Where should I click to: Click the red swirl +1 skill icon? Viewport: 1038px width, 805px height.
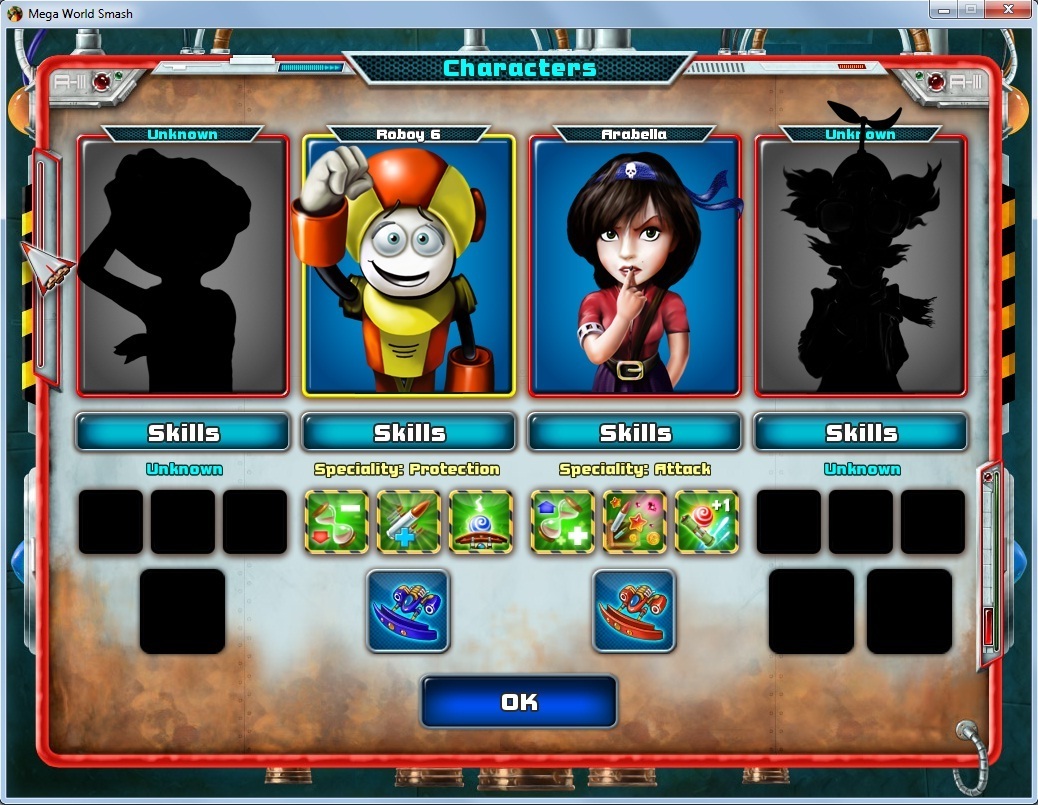point(706,522)
